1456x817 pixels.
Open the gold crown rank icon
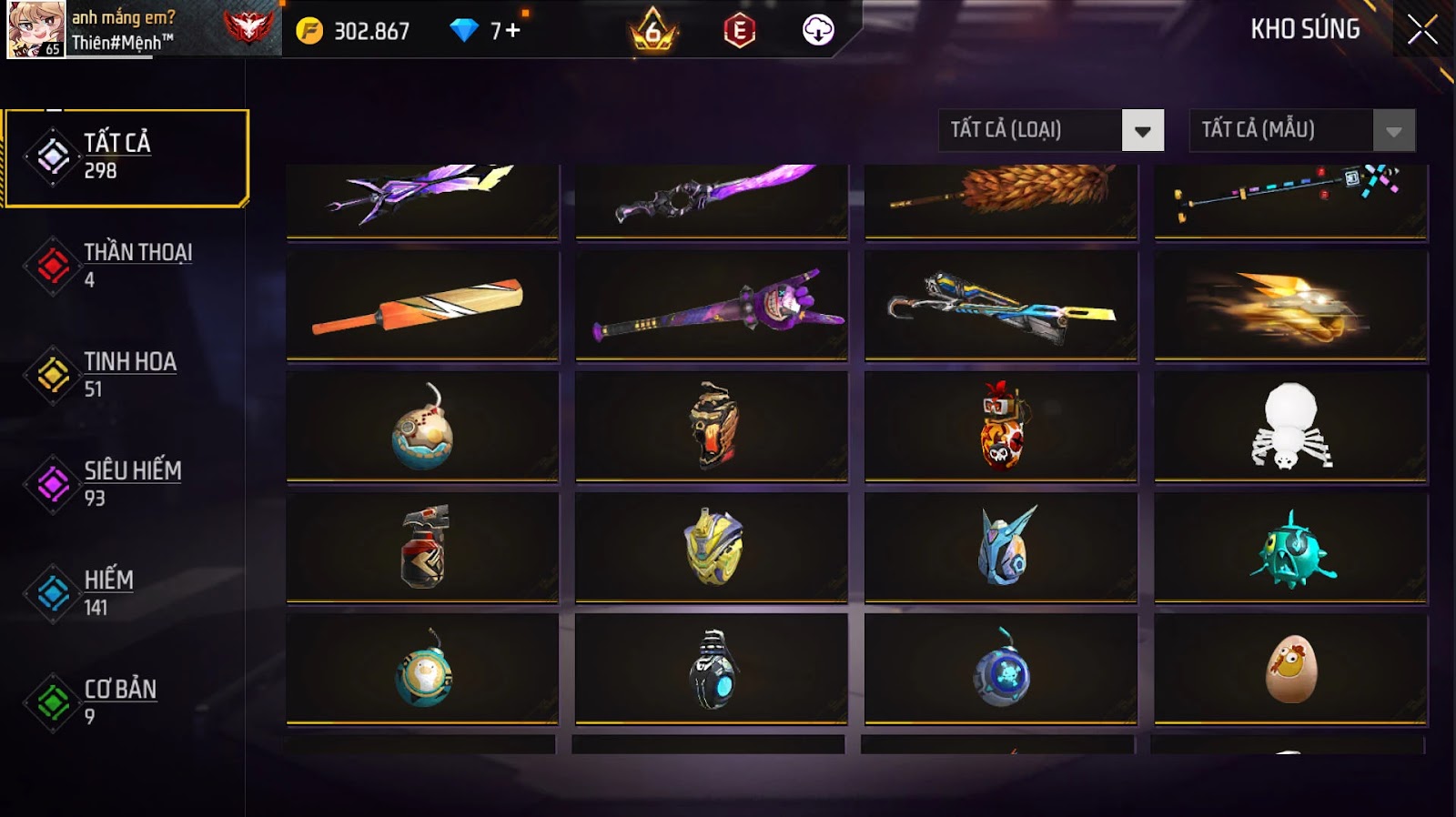tap(652, 31)
